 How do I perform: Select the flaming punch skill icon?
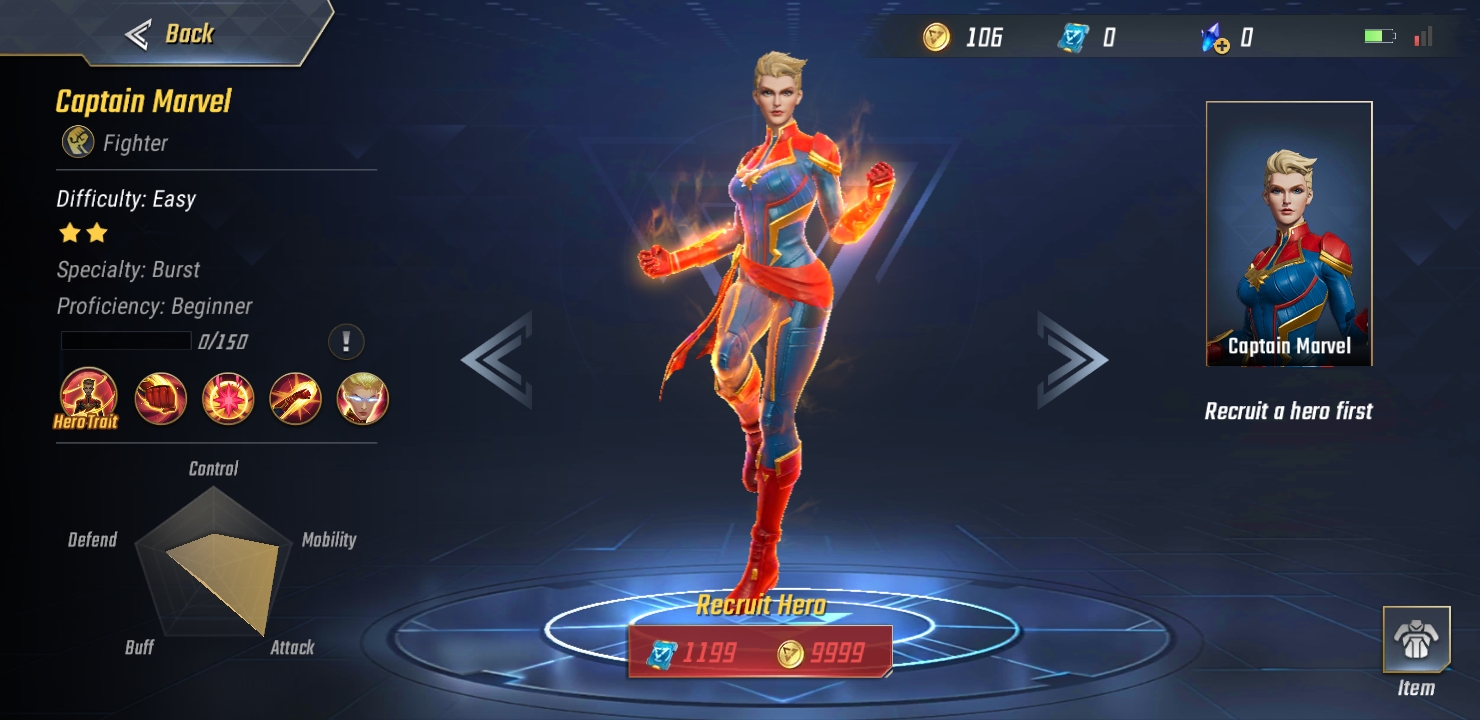(295, 399)
